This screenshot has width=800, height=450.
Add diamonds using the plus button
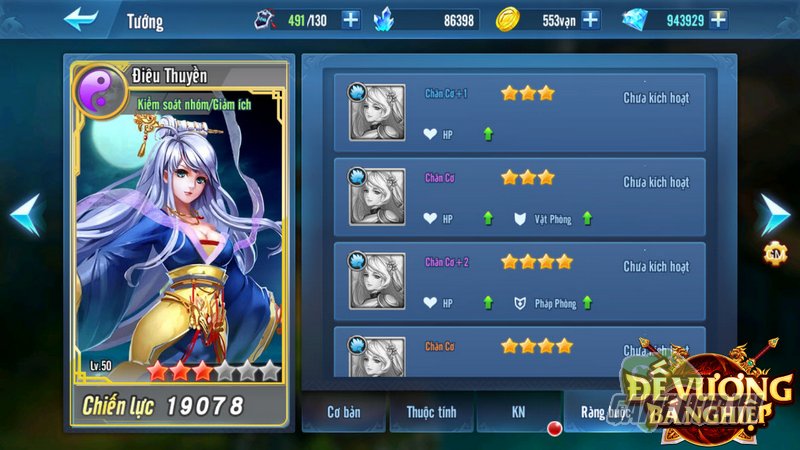[717, 19]
